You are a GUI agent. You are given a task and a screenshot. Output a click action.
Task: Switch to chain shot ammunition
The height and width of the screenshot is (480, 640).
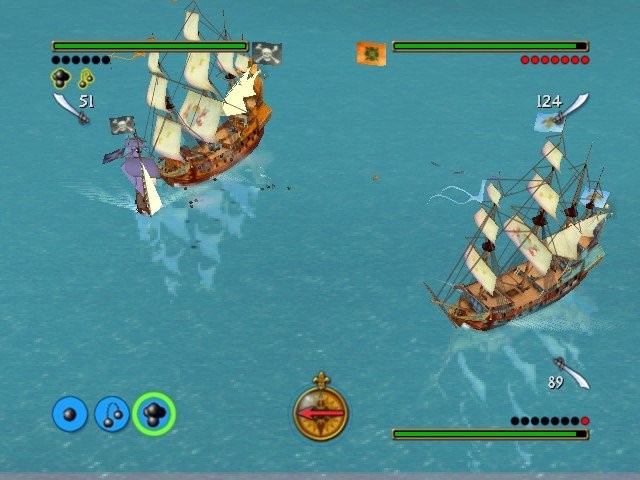pyautogui.click(x=112, y=414)
